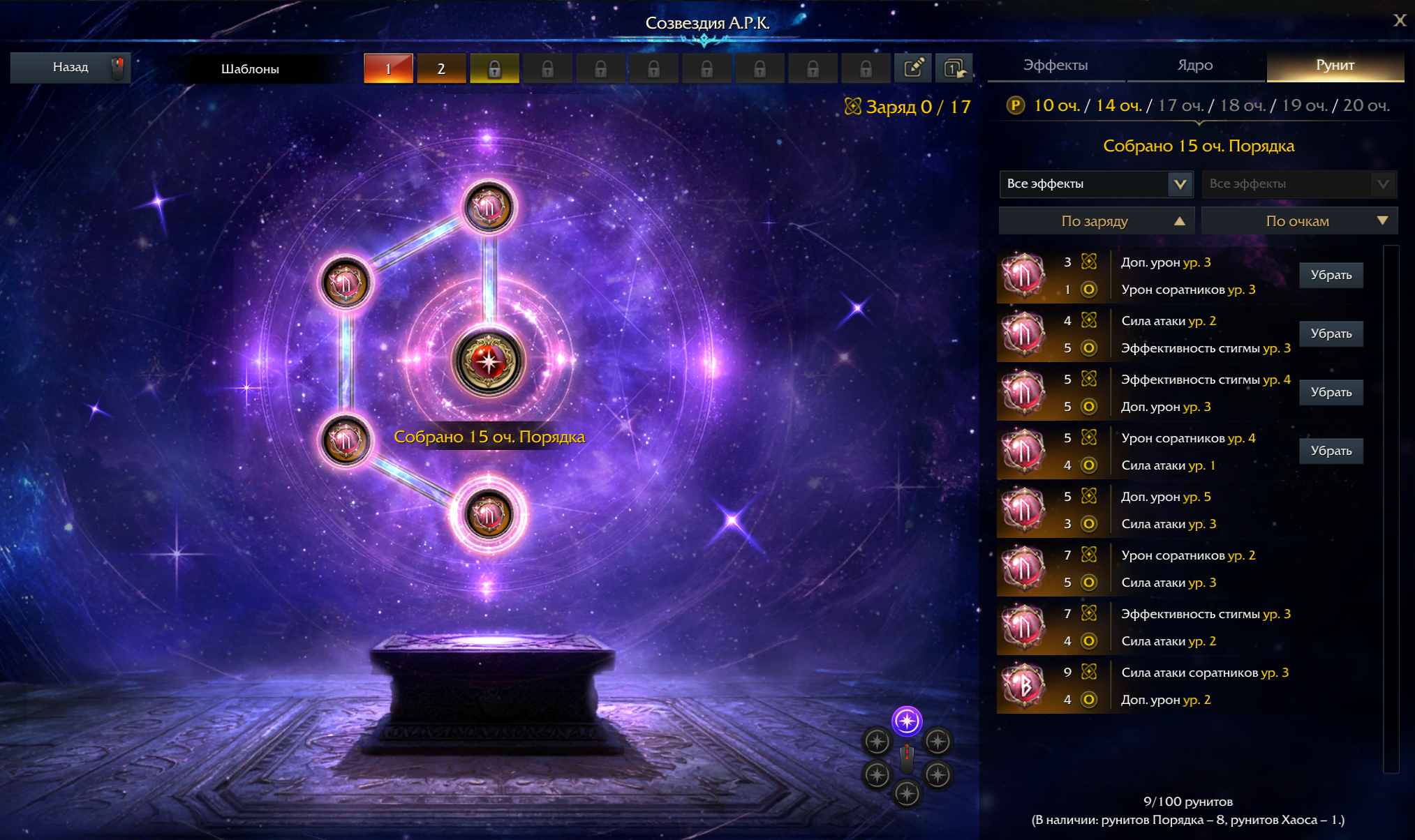
Task: Close the constellation window
Action: pos(1399,20)
